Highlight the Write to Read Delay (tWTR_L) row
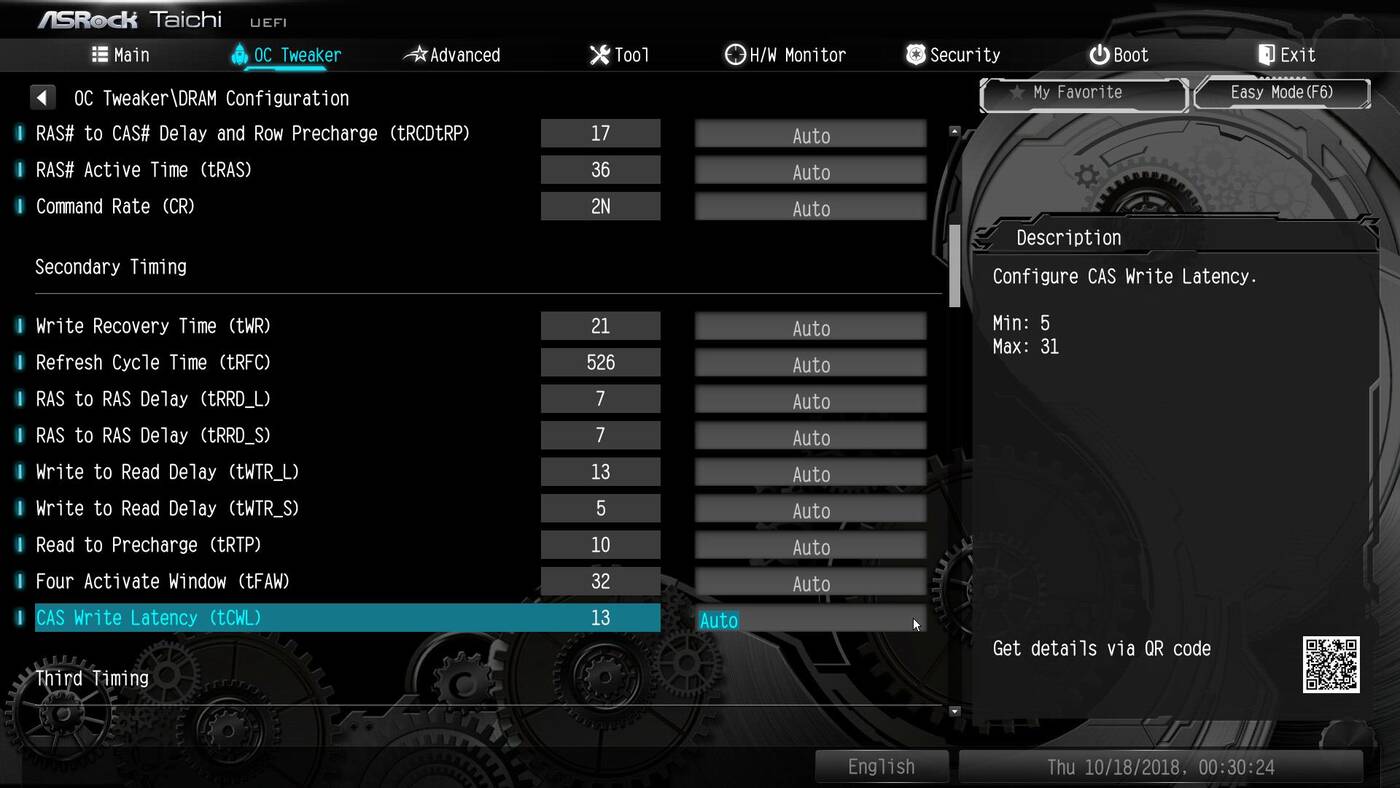This screenshot has width=1400, height=788. click(167, 472)
